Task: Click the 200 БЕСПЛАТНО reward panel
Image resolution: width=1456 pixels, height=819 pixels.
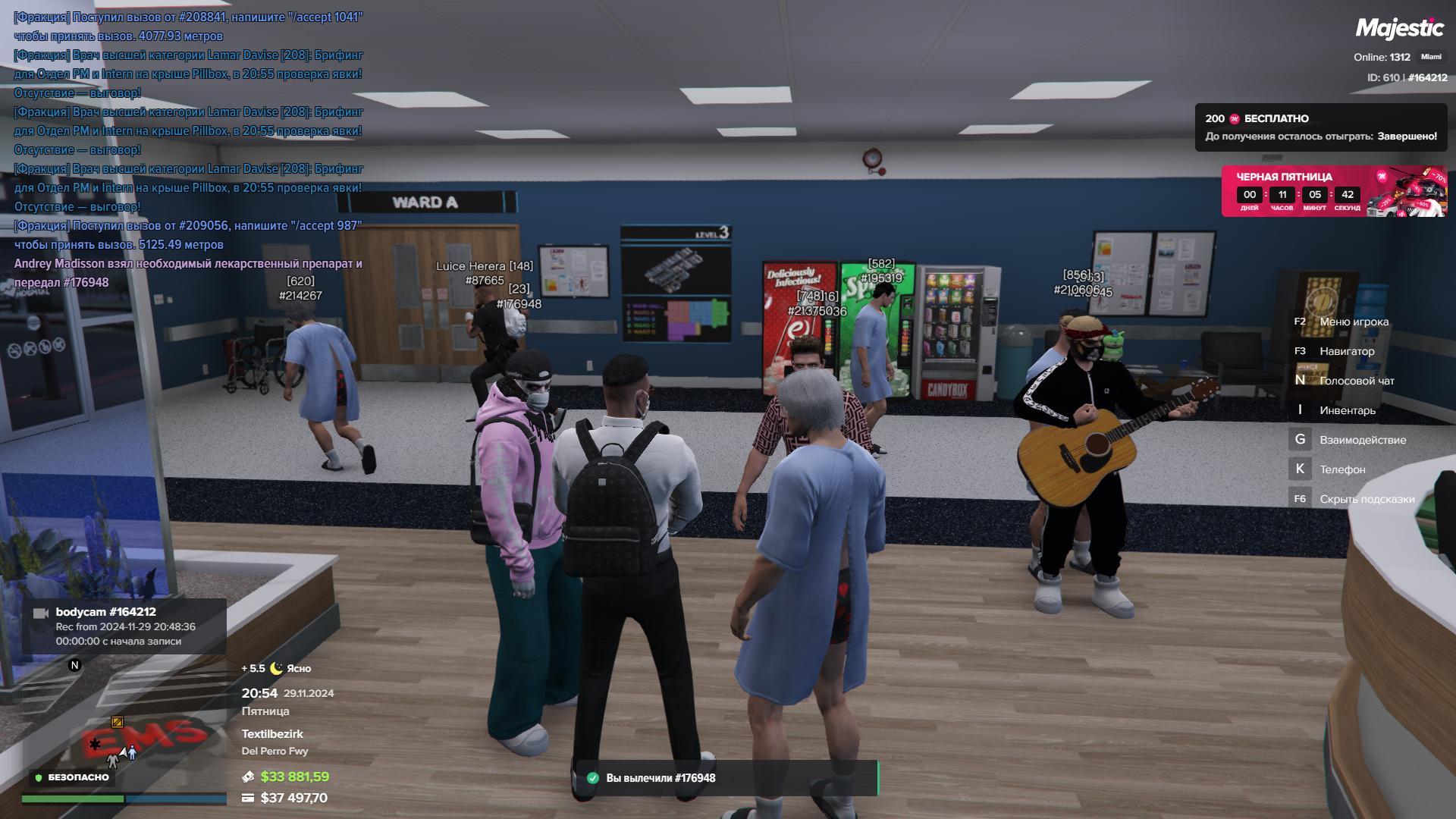Action: [1320, 127]
